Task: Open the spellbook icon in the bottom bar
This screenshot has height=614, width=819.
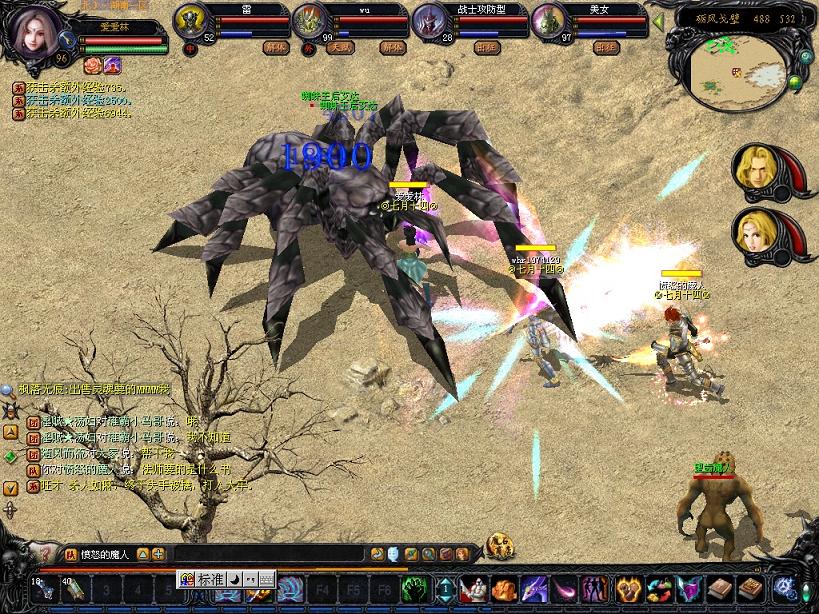Action: (717, 589)
